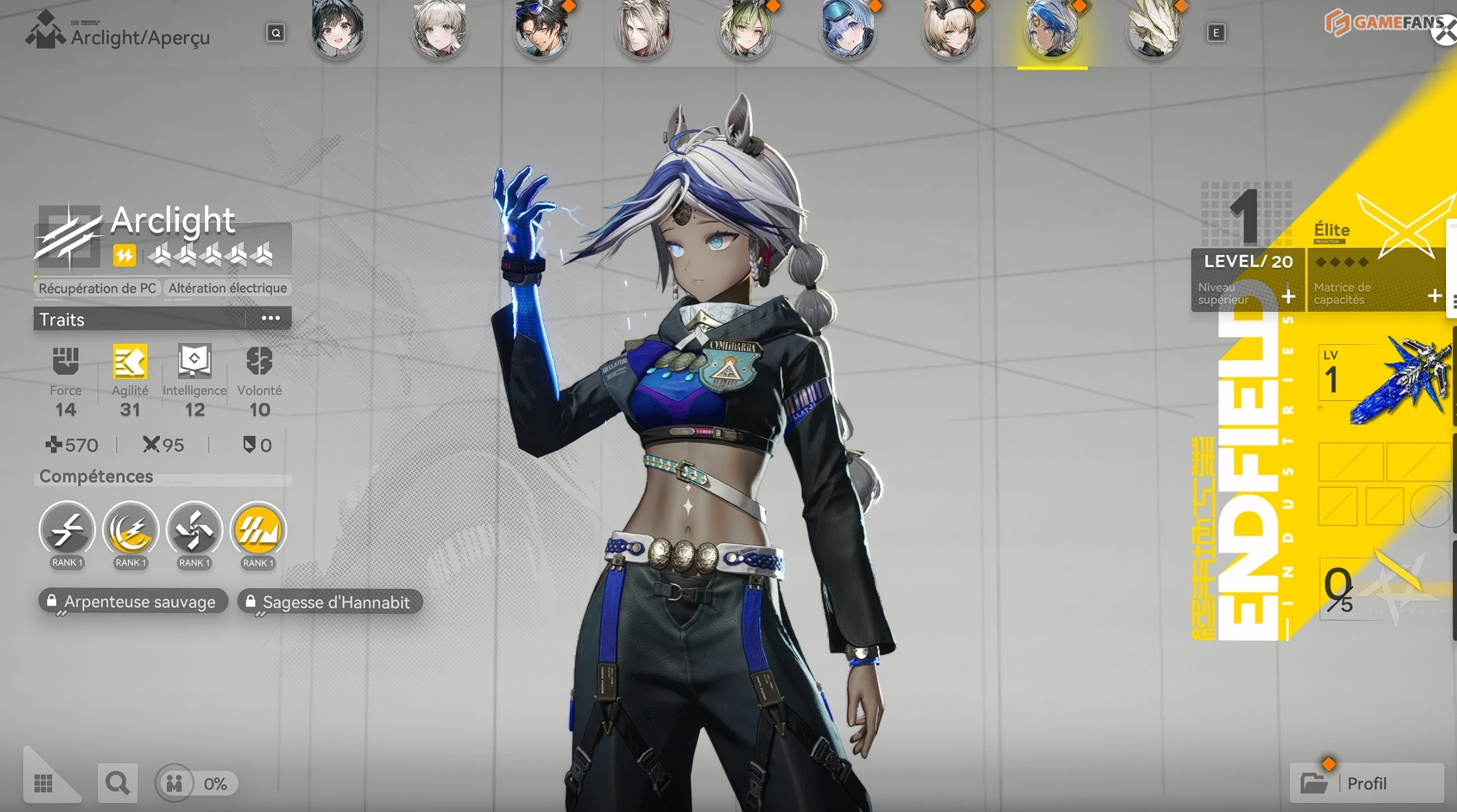The height and width of the screenshot is (812, 1457).
Task: Show the Arpenteuse sauvage locked talent
Action: pos(134,602)
